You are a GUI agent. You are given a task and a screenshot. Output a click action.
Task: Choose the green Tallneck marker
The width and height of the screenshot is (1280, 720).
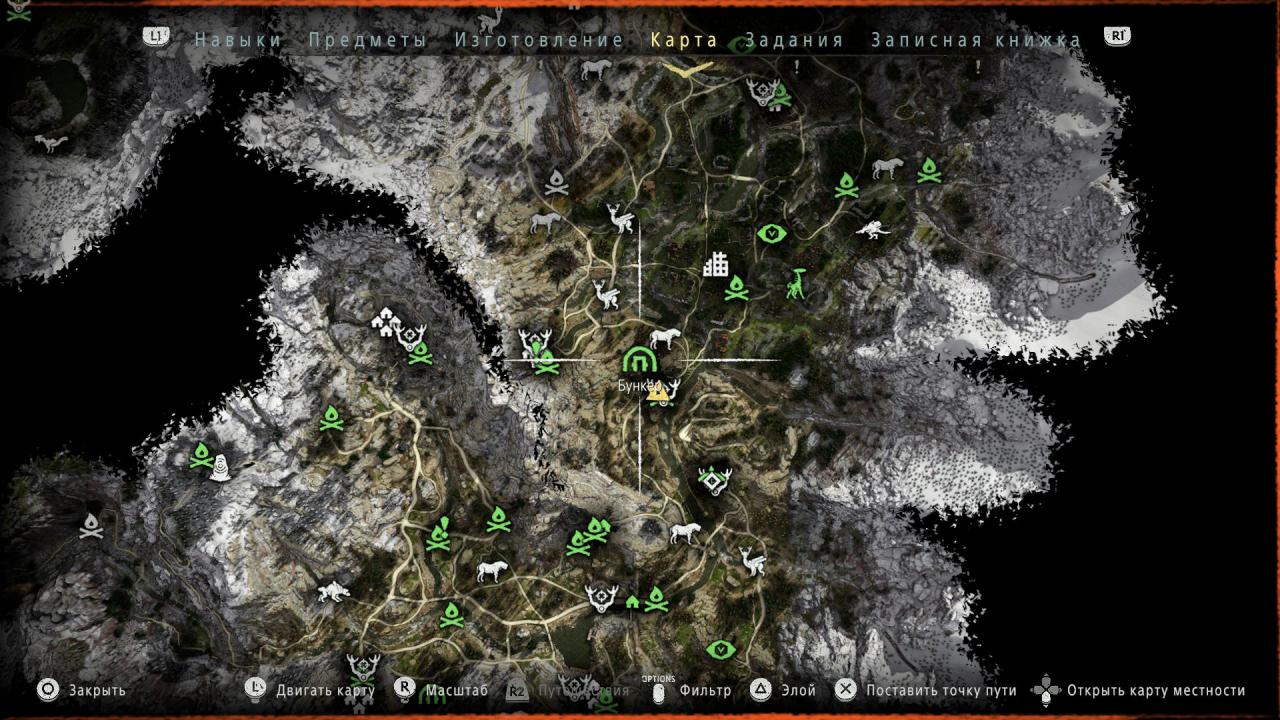[x=796, y=284]
